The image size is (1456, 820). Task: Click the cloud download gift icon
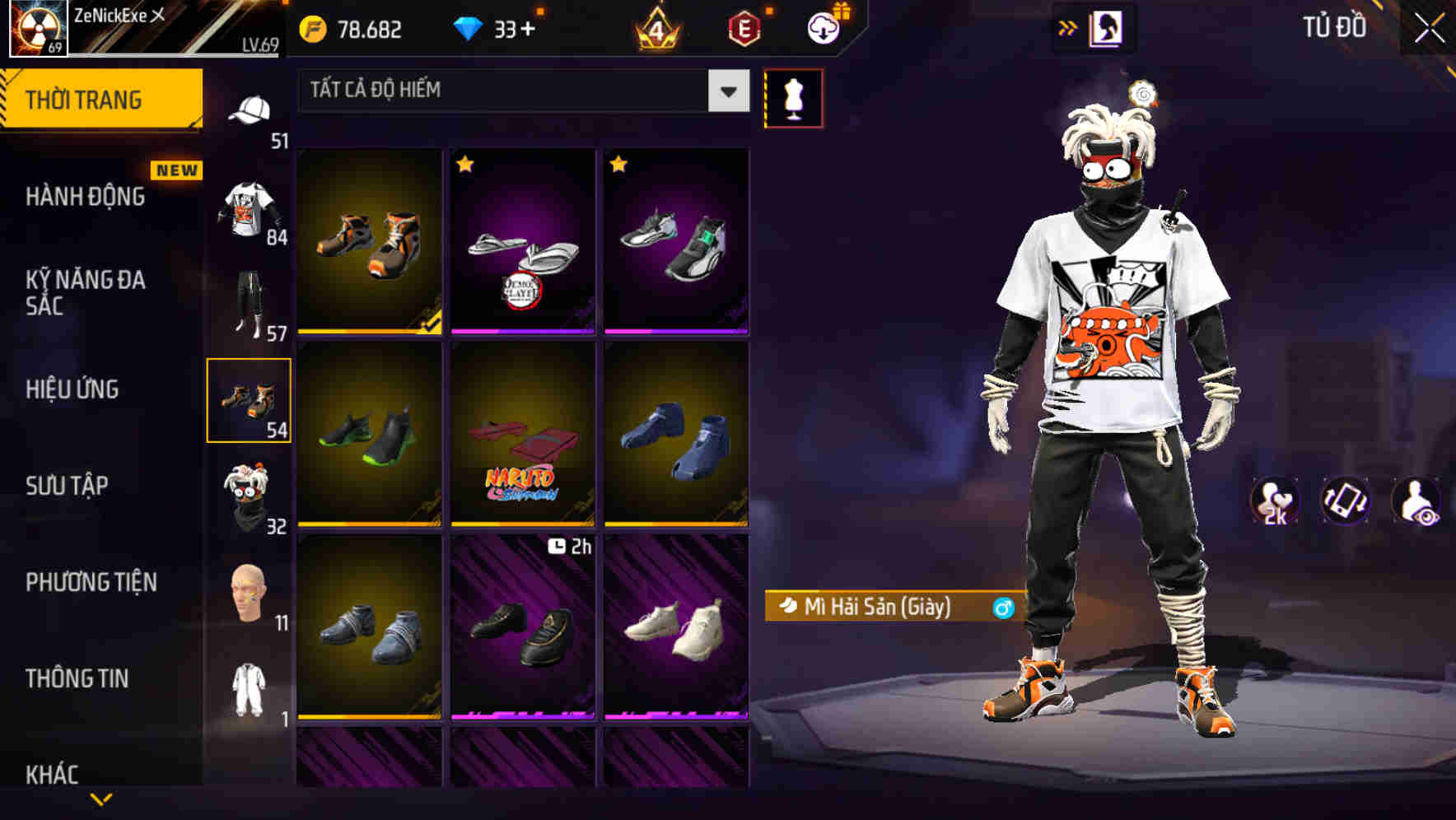pos(824,26)
